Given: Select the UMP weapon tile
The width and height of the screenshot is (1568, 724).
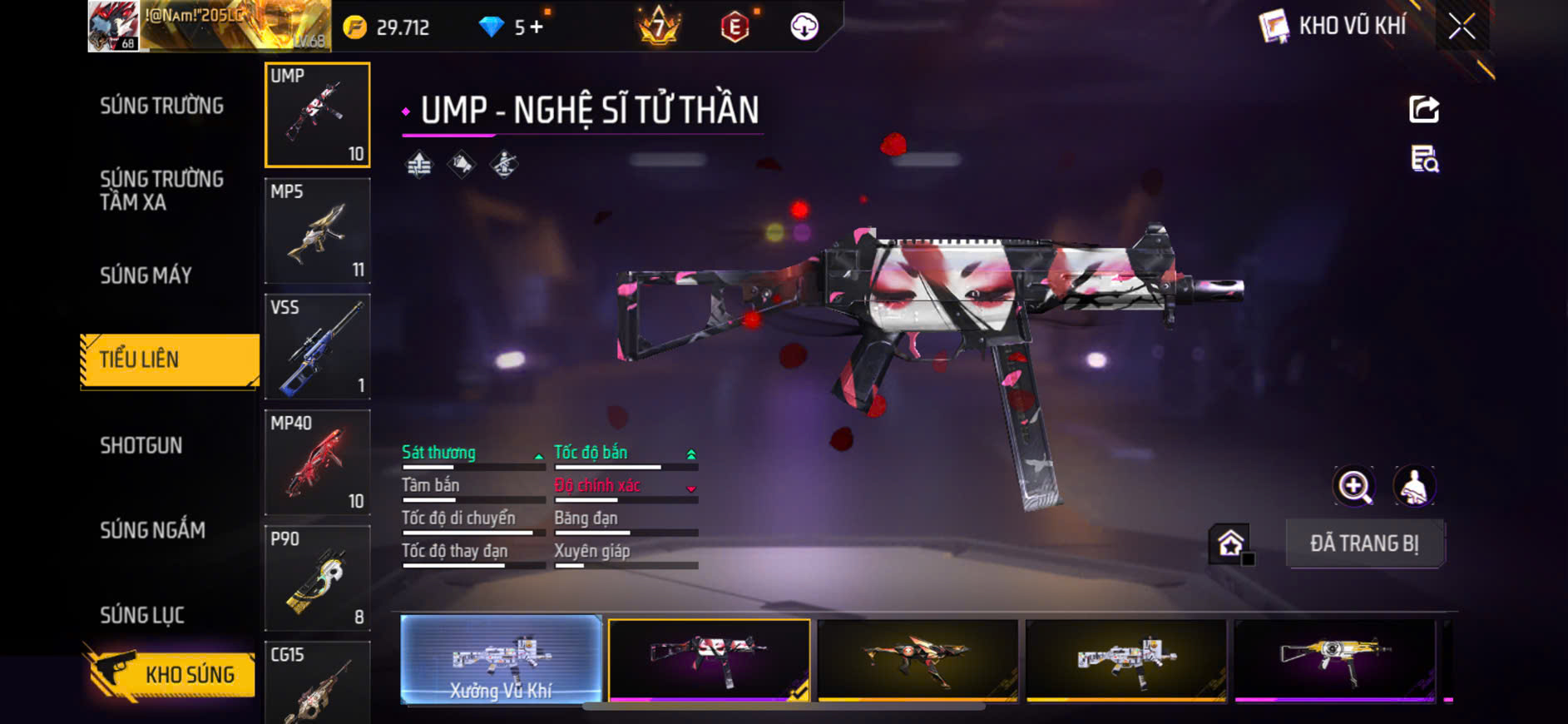Looking at the screenshot, I should [317, 115].
